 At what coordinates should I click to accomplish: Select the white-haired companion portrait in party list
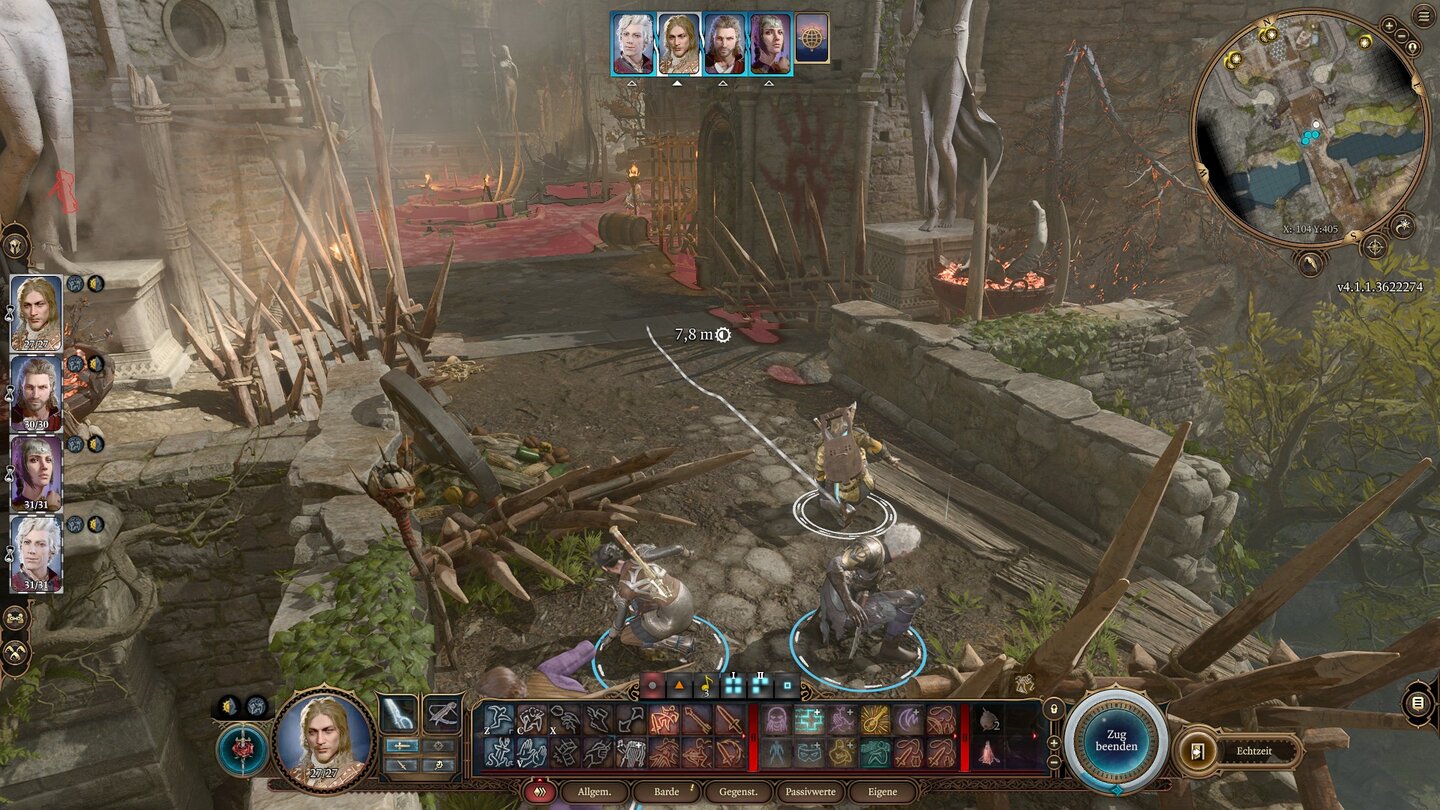click(36, 553)
